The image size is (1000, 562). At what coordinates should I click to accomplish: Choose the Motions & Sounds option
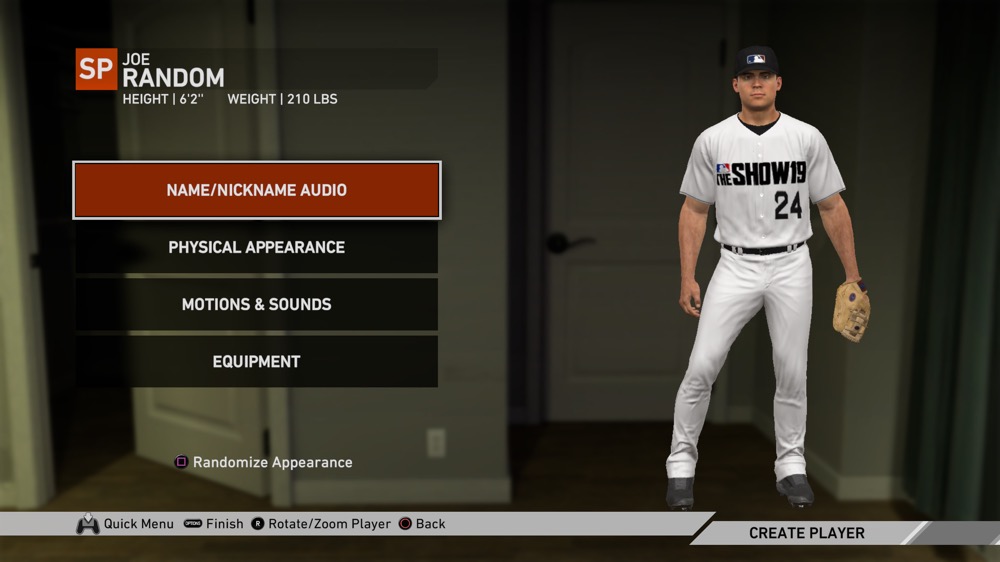[x=256, y=304]
